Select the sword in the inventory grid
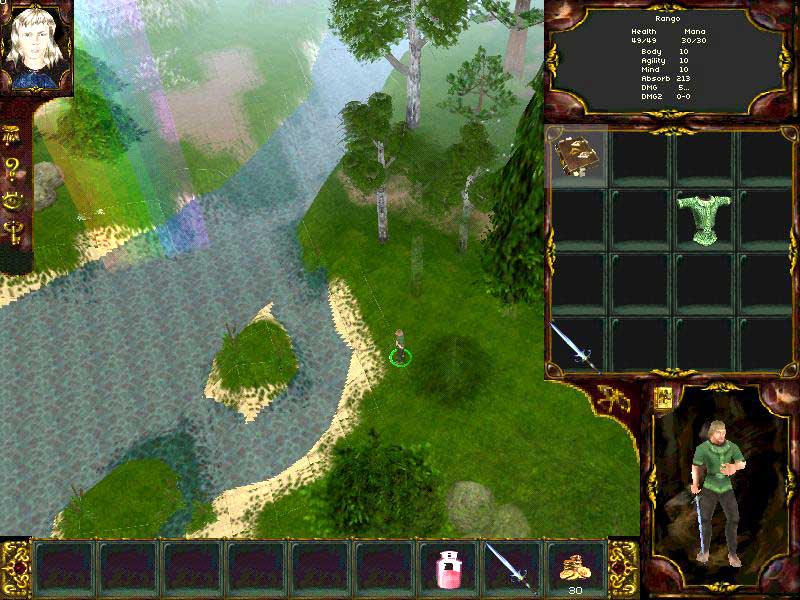Viewport: 800px width, 600px height. pyautogui.click(x=574, y=345)
